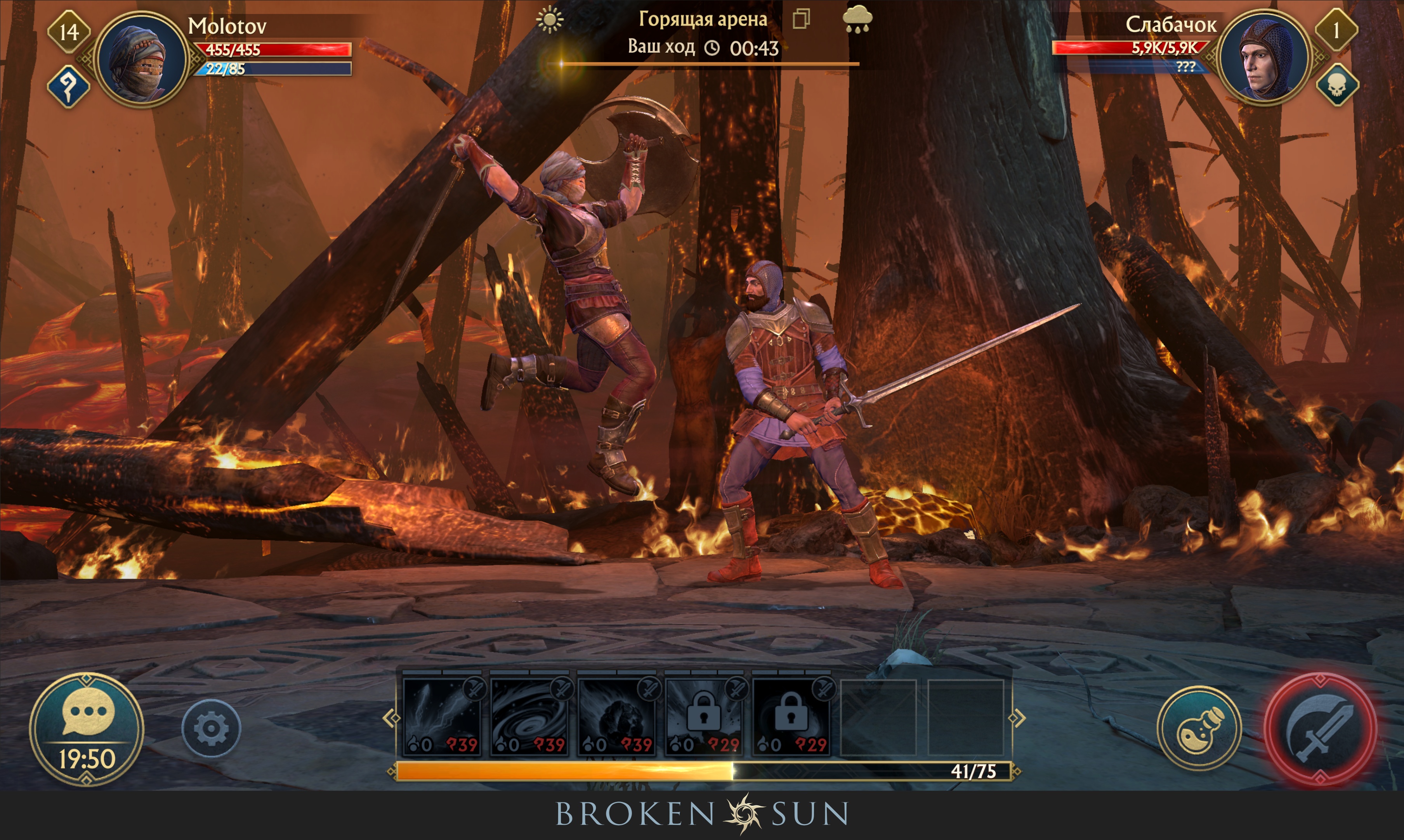This screenshot has height=840, width=1404.
Task: Activate the swirling vortex ability
Action: pyautogui.click(x=530, y=717)
